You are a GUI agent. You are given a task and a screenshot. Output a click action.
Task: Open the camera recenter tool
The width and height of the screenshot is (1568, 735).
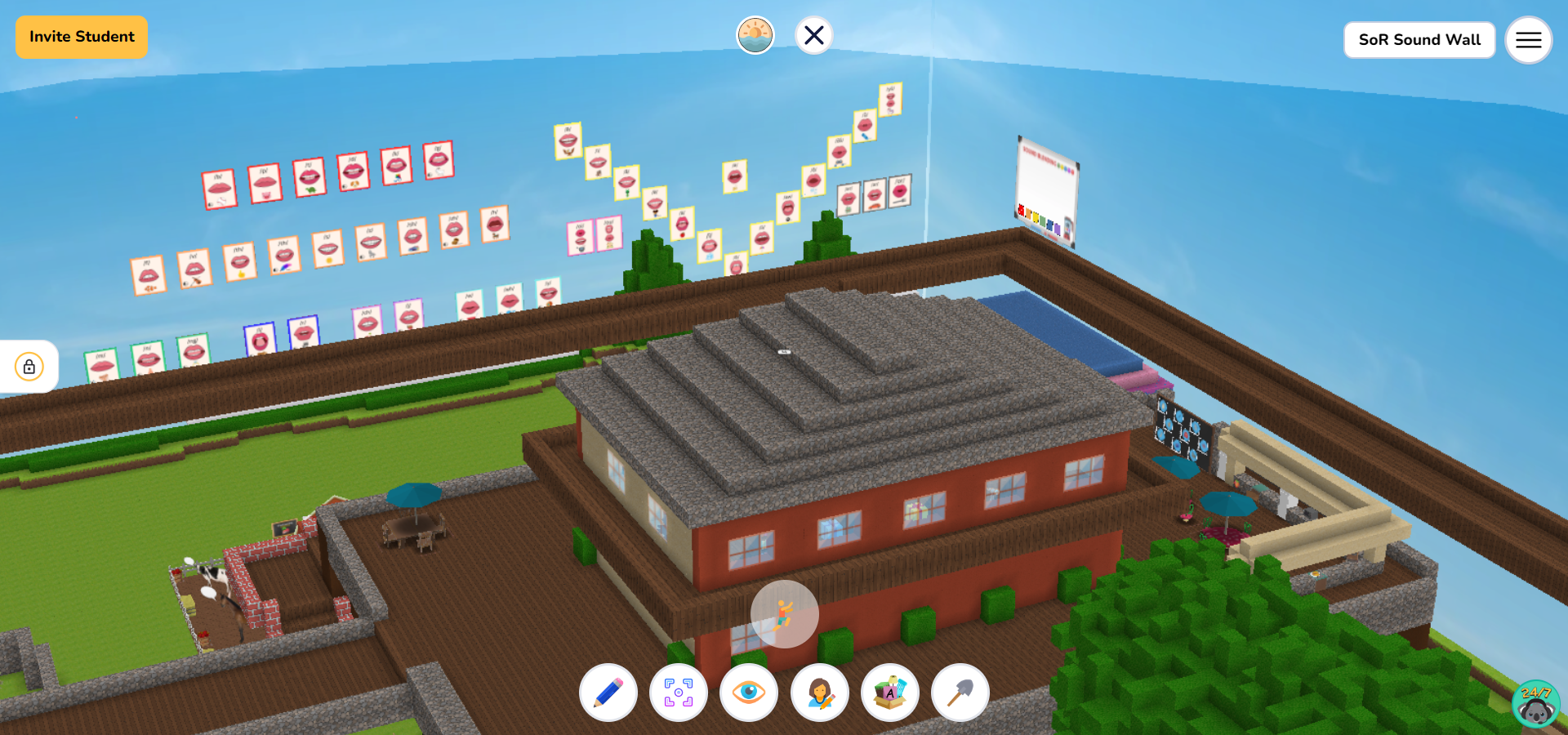point(679,693)
